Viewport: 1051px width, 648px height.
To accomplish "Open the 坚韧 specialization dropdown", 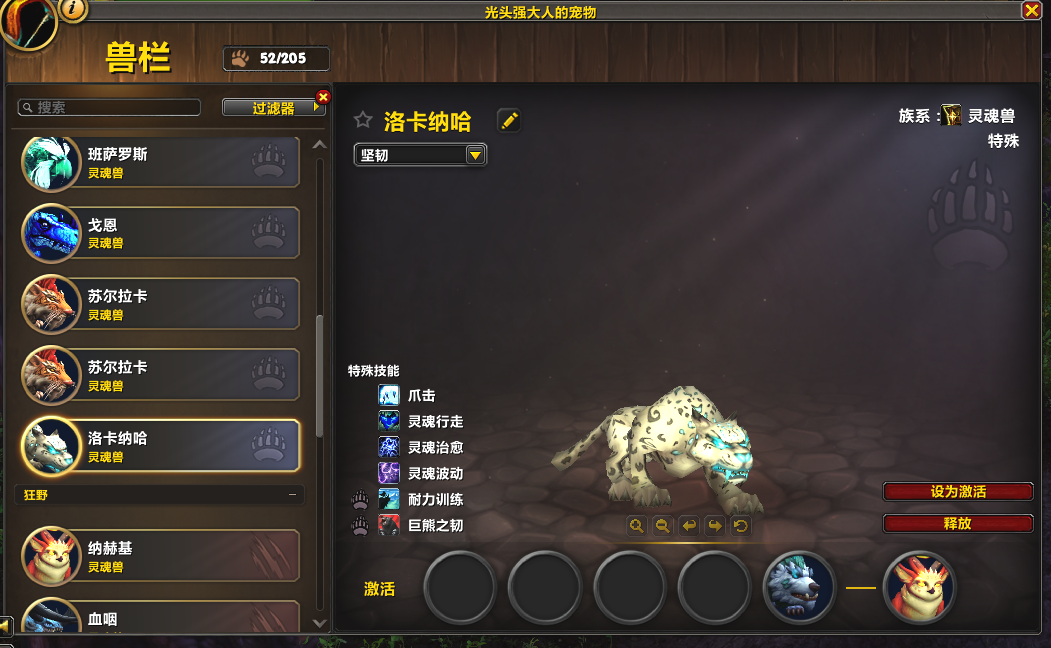I will (x=475, y=155).
